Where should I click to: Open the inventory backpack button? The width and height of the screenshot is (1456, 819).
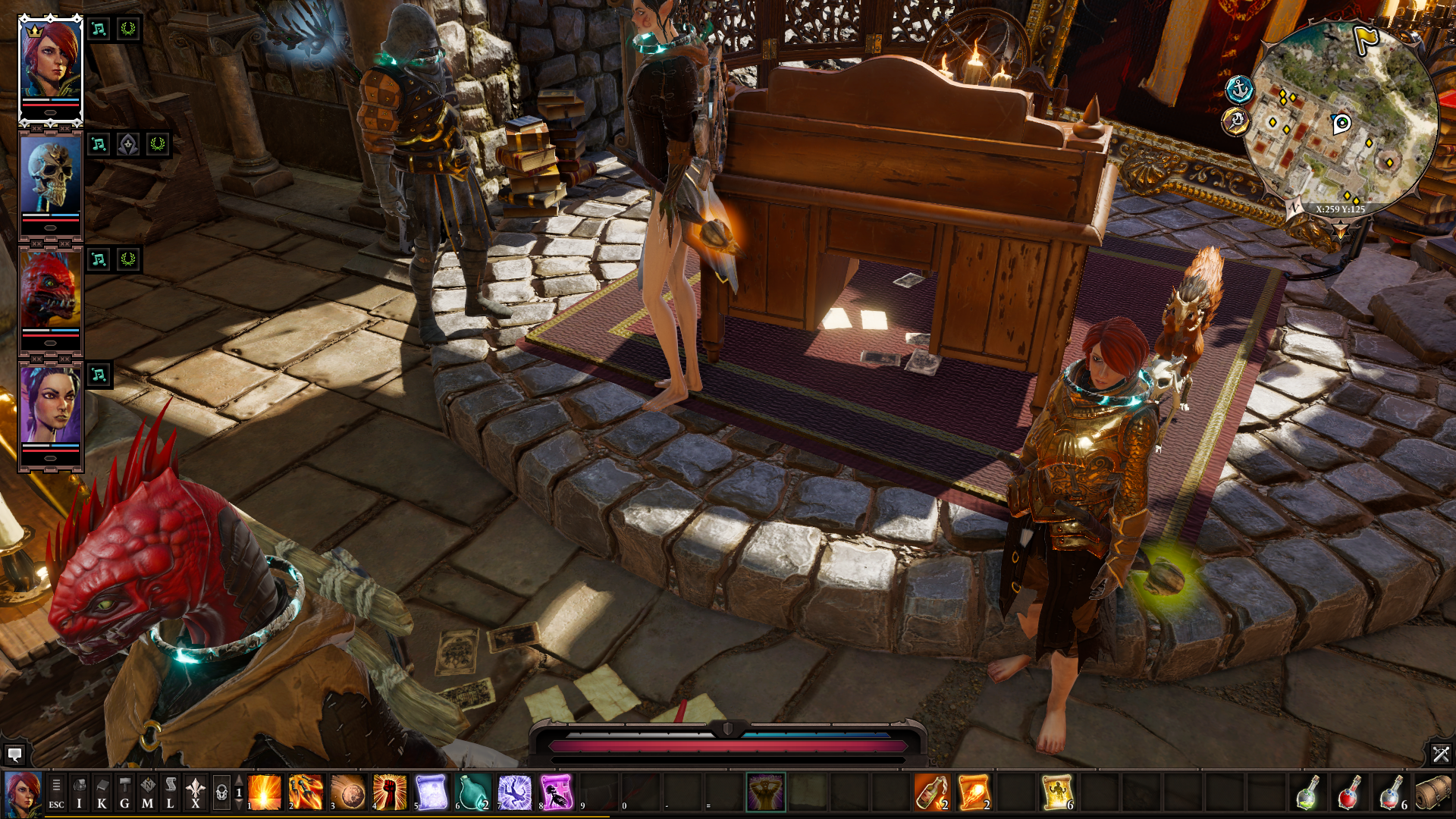tap(79, 793)
